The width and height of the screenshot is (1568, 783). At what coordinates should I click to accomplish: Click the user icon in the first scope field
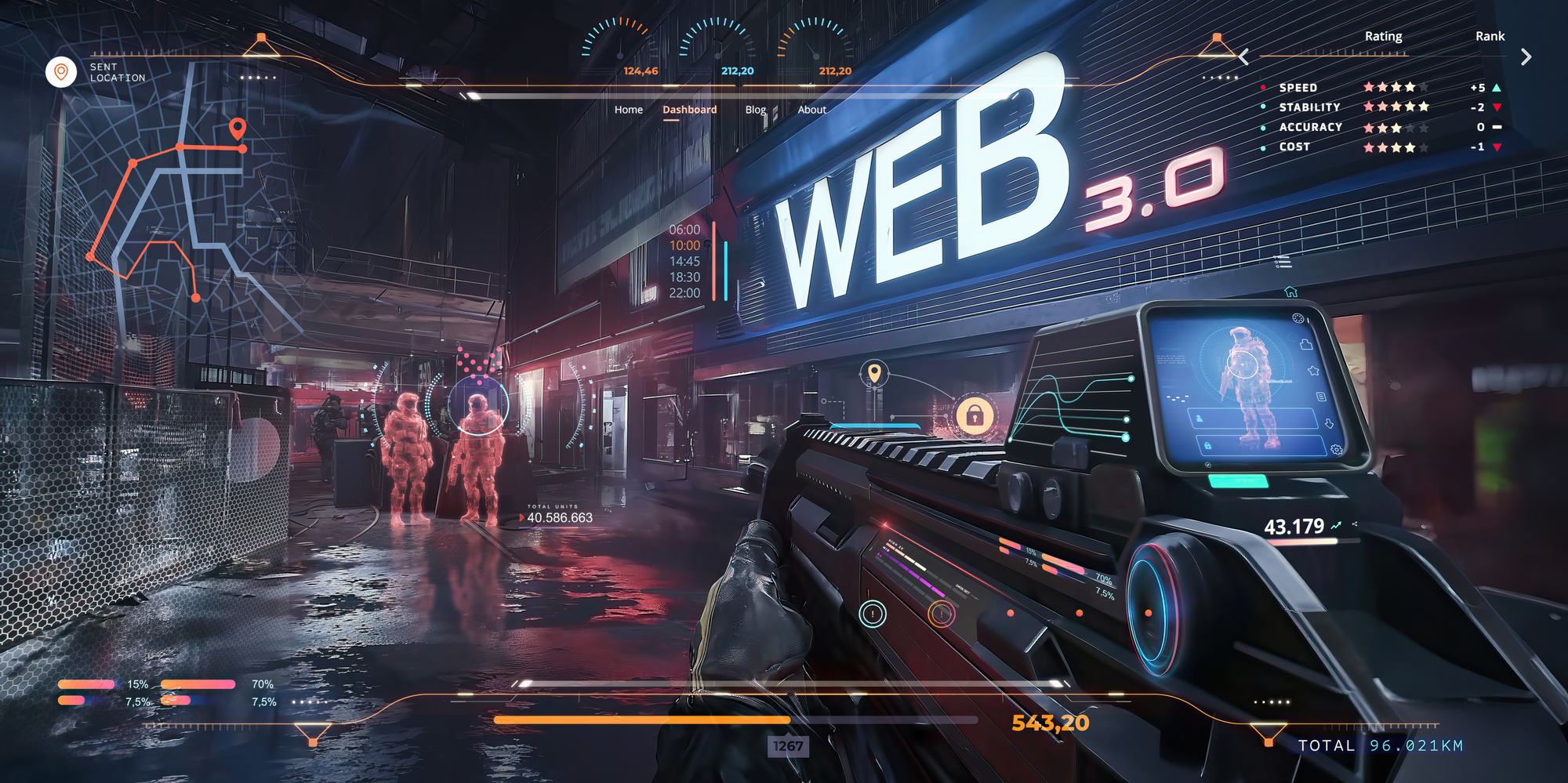[x=1200, y=419]
